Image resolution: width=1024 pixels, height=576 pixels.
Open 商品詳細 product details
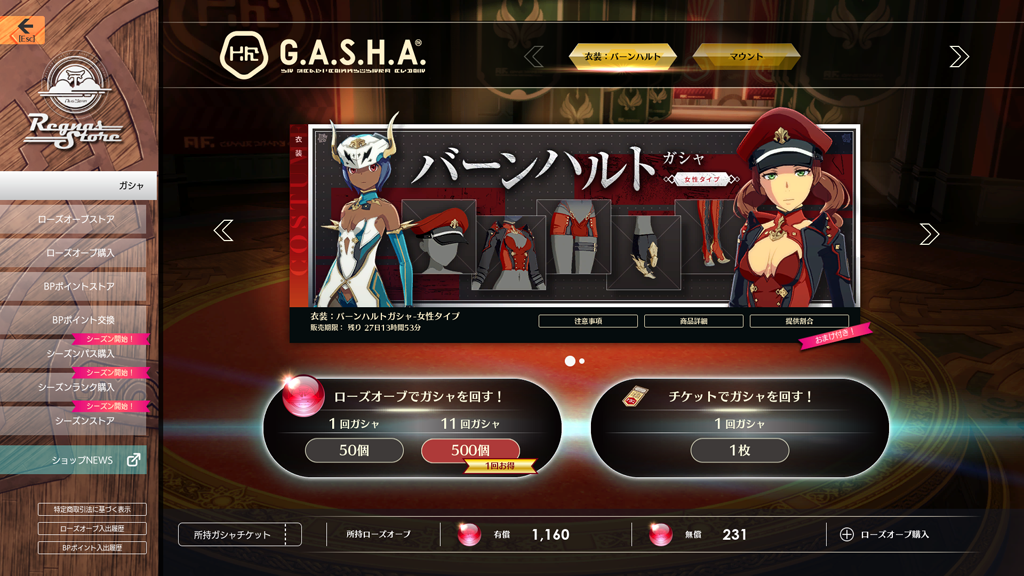coord(693,321)
